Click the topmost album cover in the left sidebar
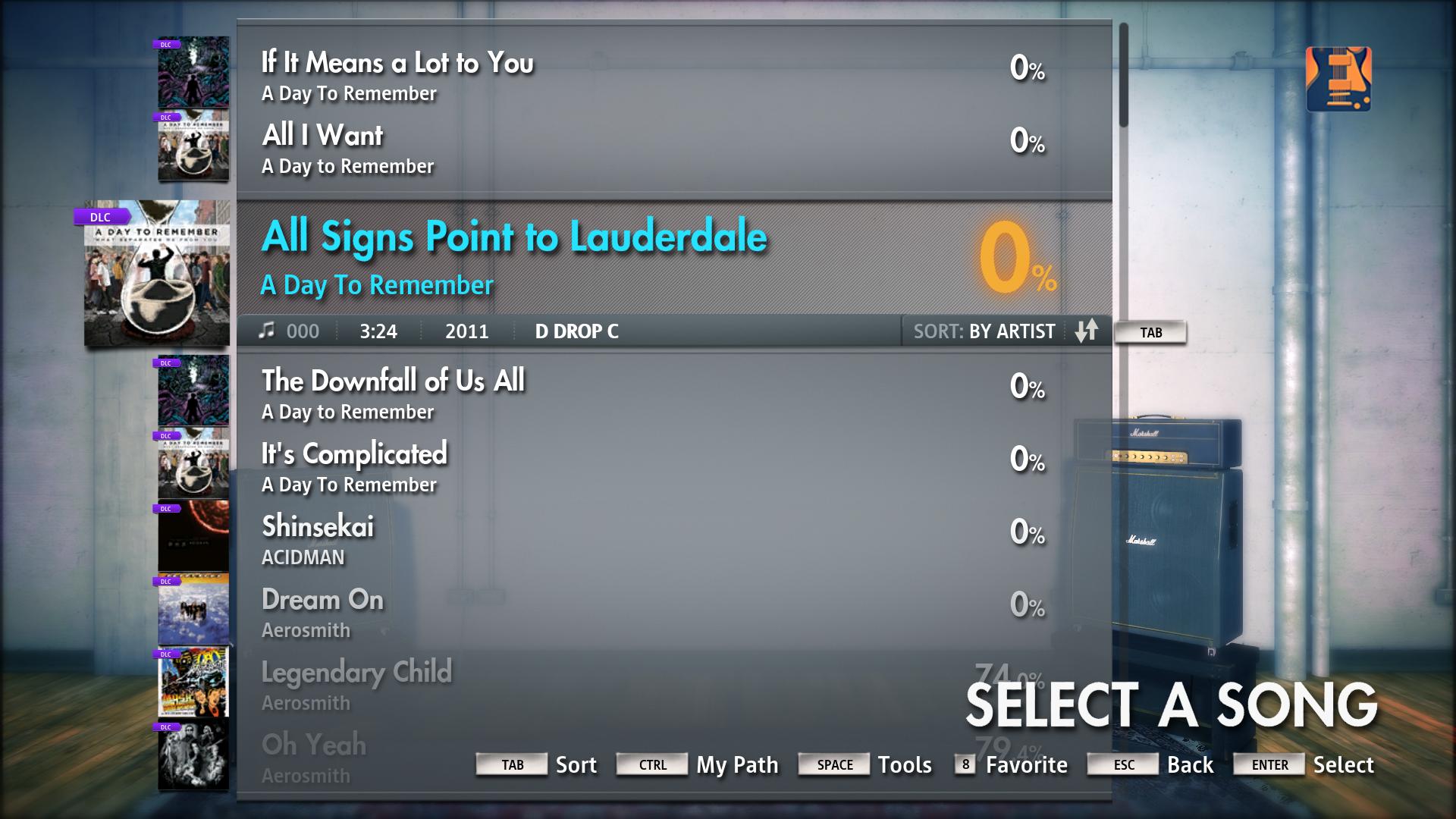The width and height of the screenshot is (1456, 819). click(x=193, y=72)
